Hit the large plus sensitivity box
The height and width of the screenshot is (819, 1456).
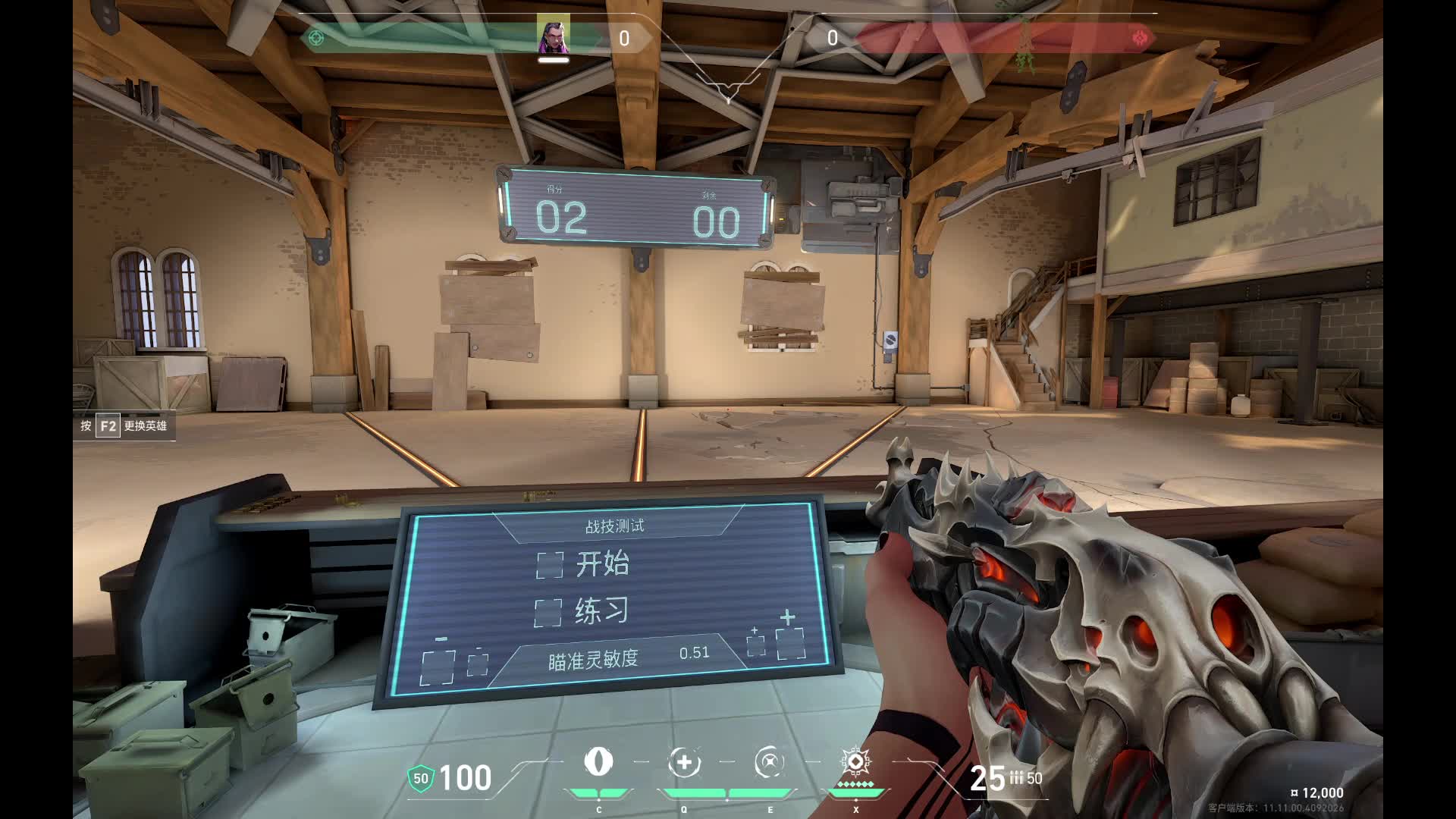coord(789,644)
